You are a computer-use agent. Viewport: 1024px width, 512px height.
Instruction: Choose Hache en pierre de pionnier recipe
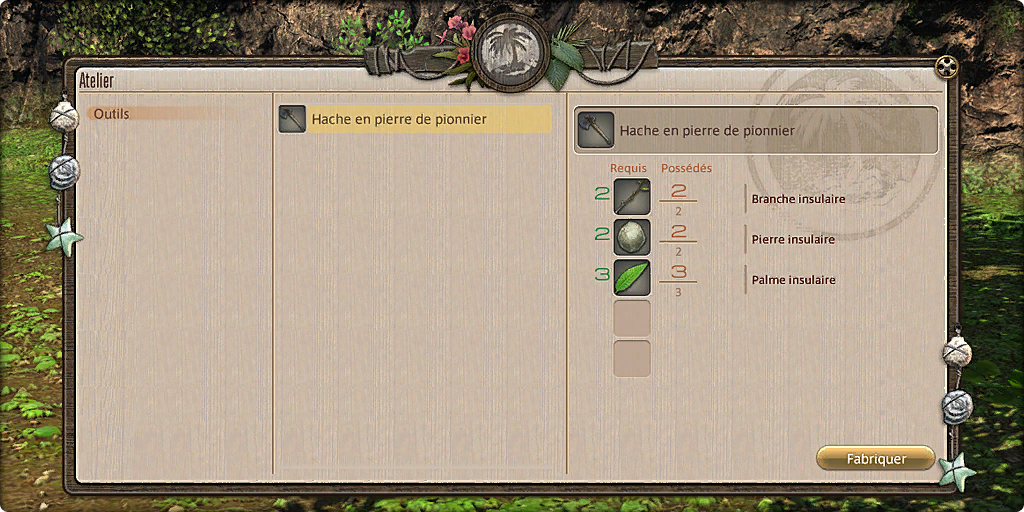pyautogui.click(x=414, y=119)
